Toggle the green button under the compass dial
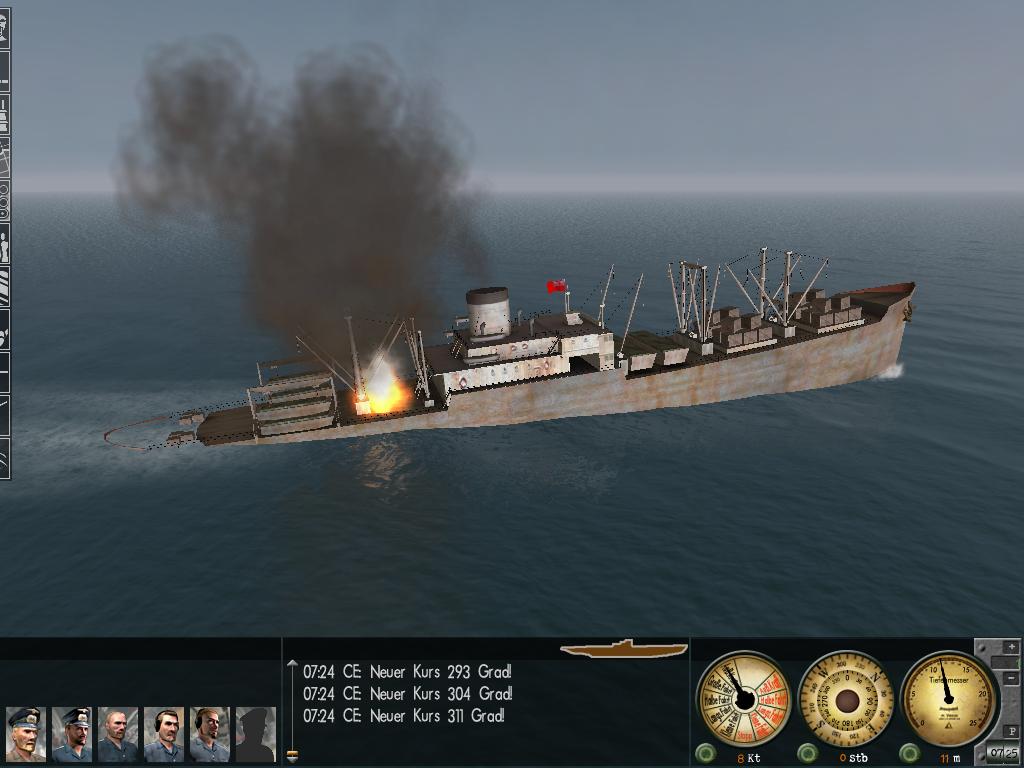Viewport: 1024px width, 768px height. pos(807,753)
